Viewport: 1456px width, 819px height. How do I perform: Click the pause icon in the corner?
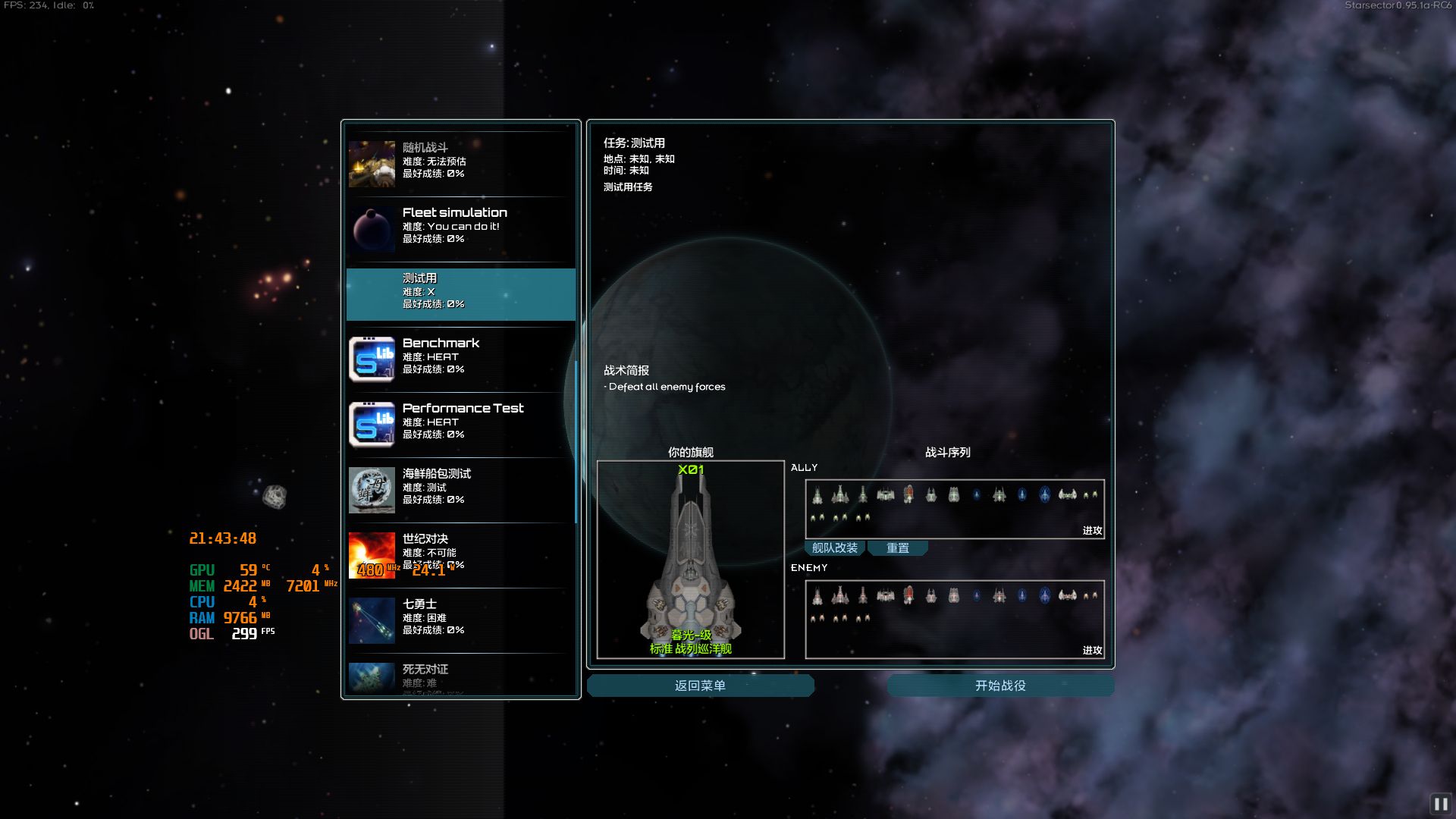pyautogui.click(x=1440, y=804)
